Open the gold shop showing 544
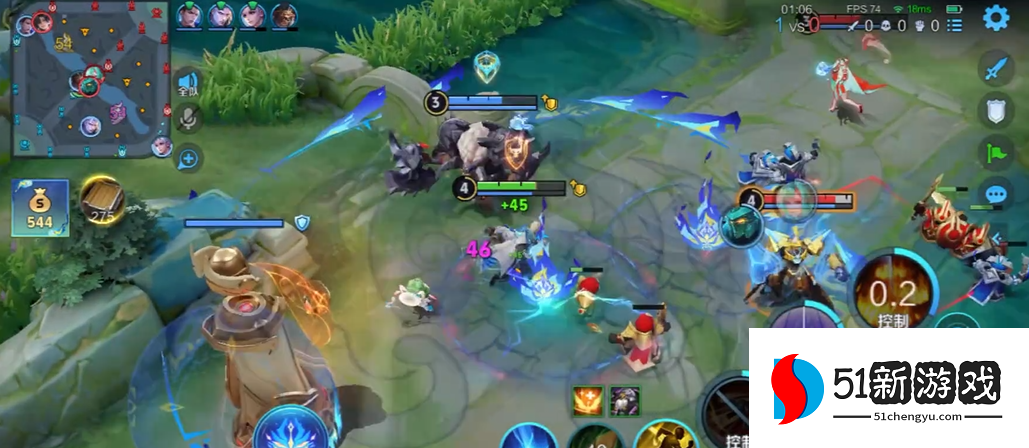The height and width of the screenshot is (448, 1029). (40, 208)
